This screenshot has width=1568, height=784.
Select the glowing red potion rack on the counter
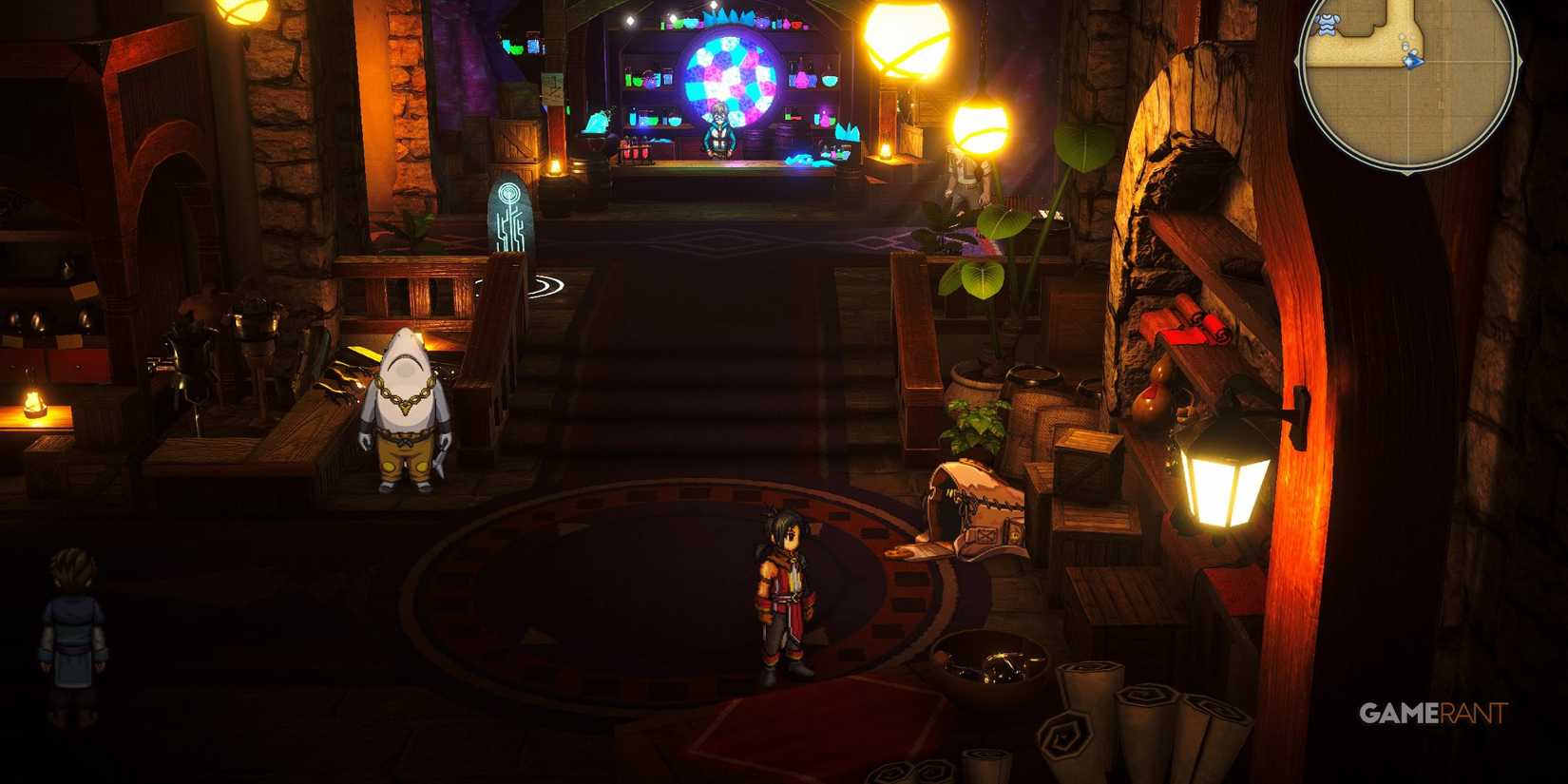point(634,149)
